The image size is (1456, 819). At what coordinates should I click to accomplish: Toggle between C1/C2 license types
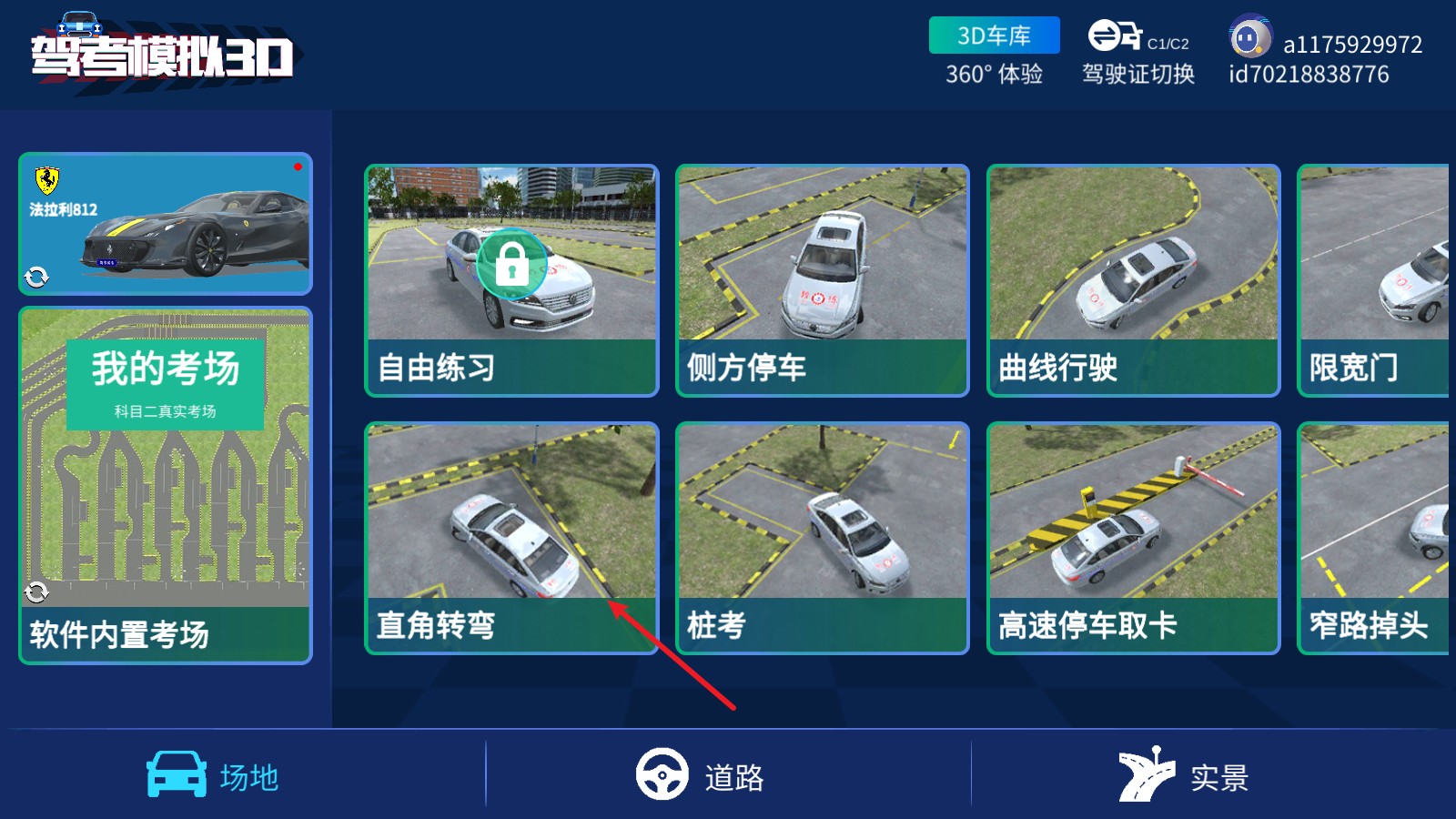click(x=1166, y=41)
